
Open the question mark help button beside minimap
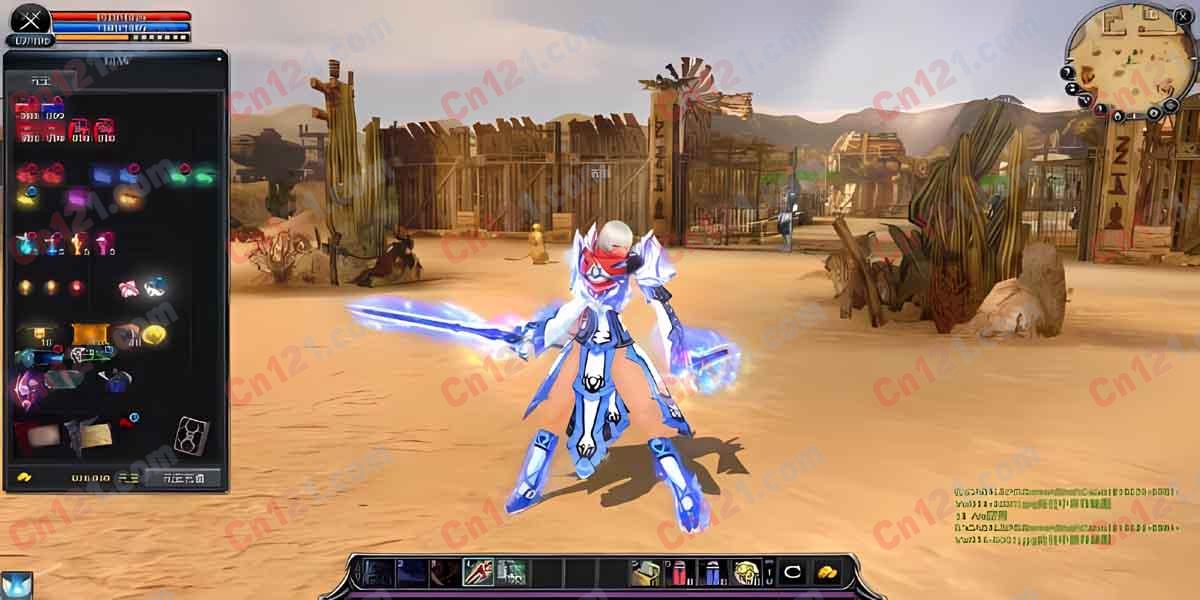click(x=1068, y=73)
